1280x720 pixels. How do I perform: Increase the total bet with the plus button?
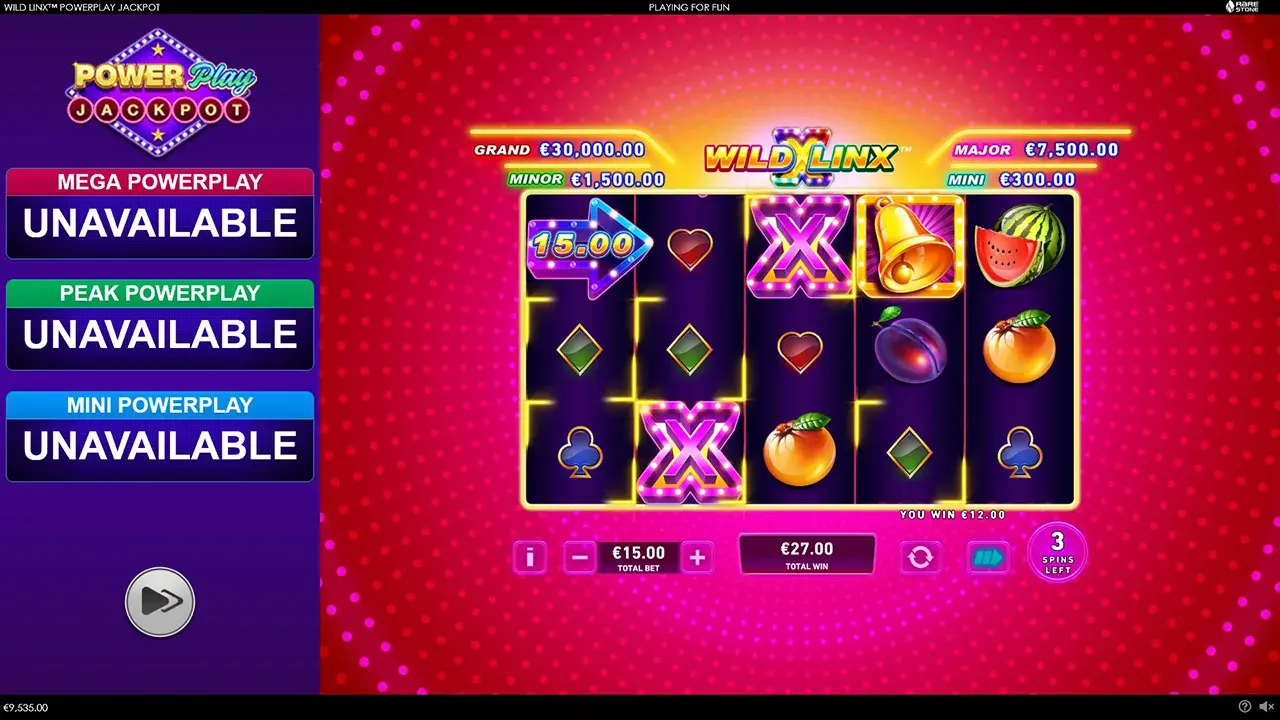pos(697,557)
